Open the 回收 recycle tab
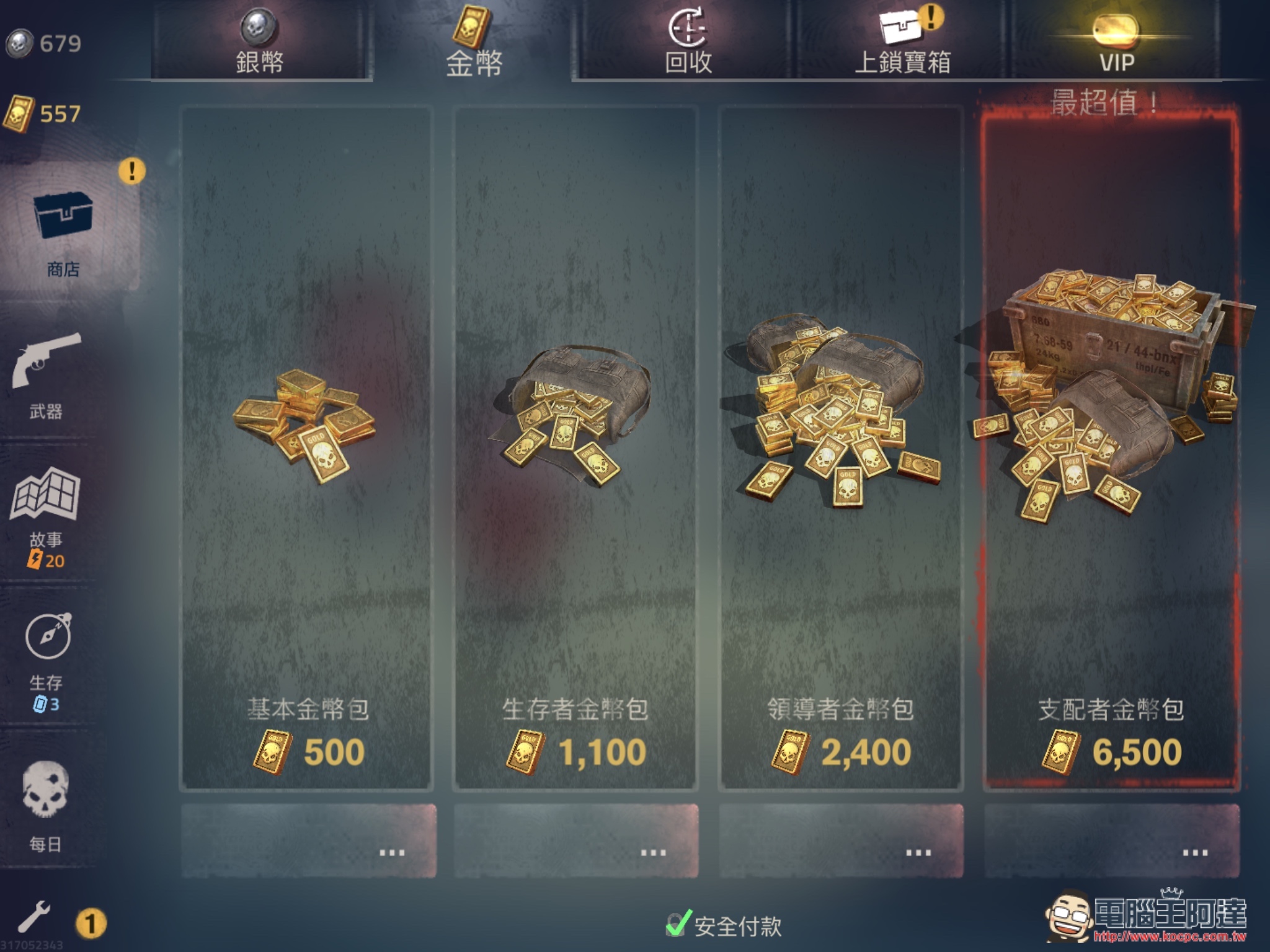 [688, 43]
